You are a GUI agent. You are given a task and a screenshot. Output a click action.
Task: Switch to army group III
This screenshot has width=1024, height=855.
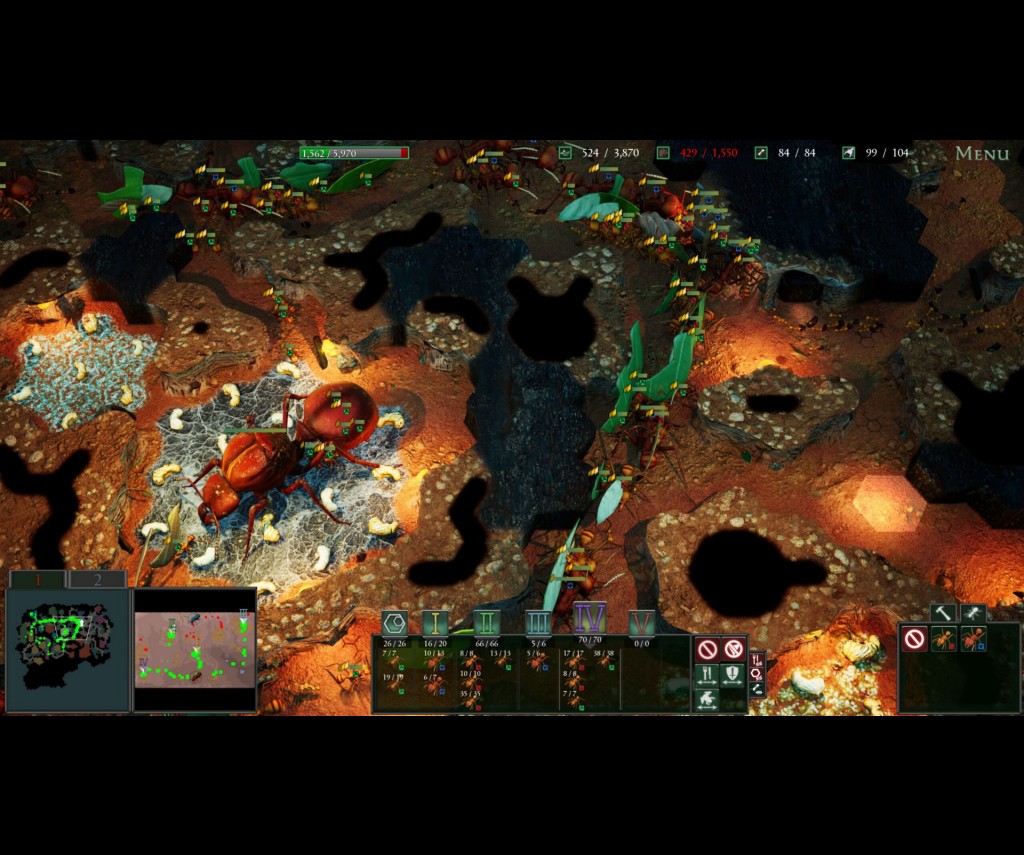click(538, 623)
